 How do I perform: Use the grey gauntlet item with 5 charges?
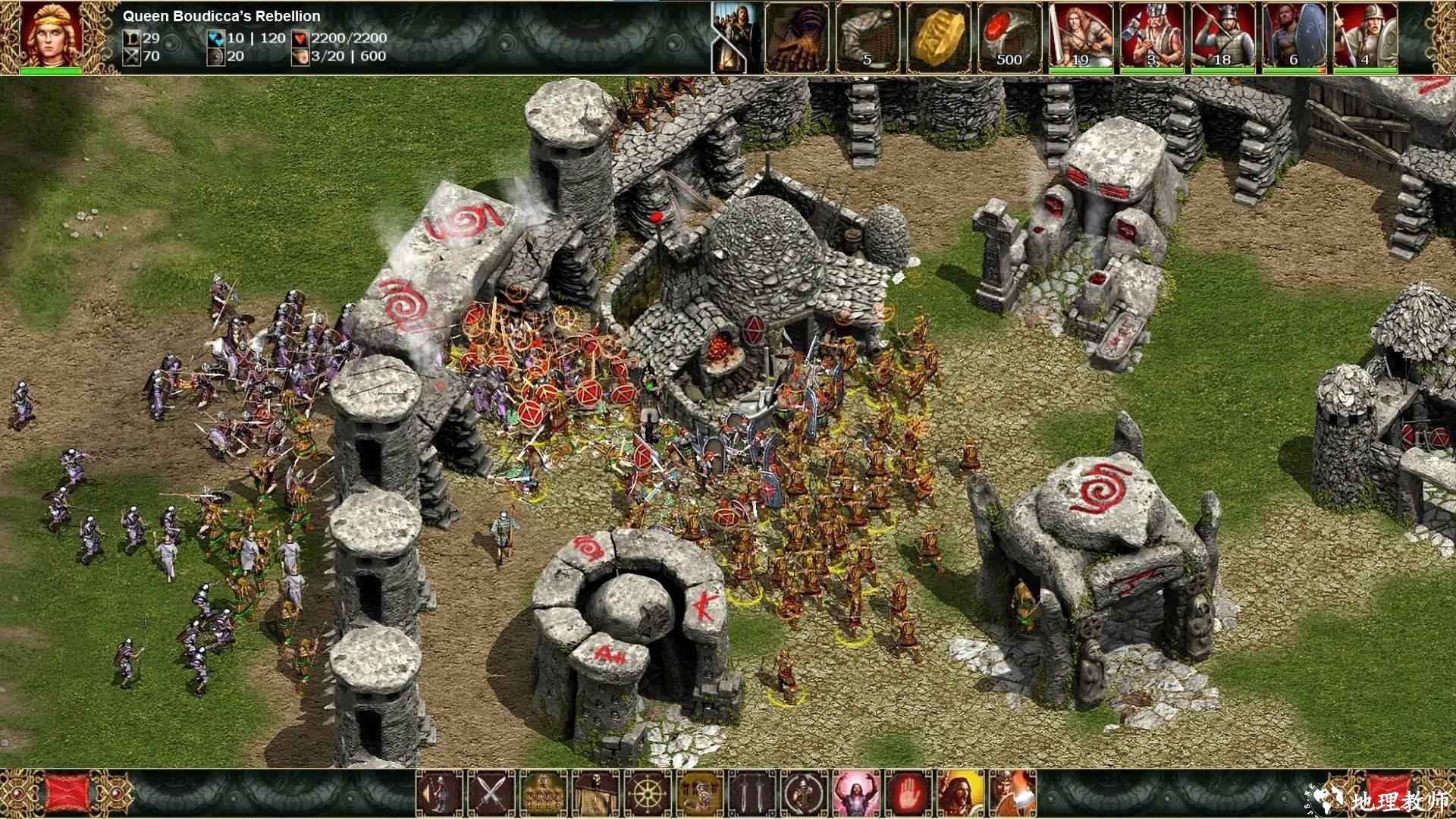tap(868, 38)
